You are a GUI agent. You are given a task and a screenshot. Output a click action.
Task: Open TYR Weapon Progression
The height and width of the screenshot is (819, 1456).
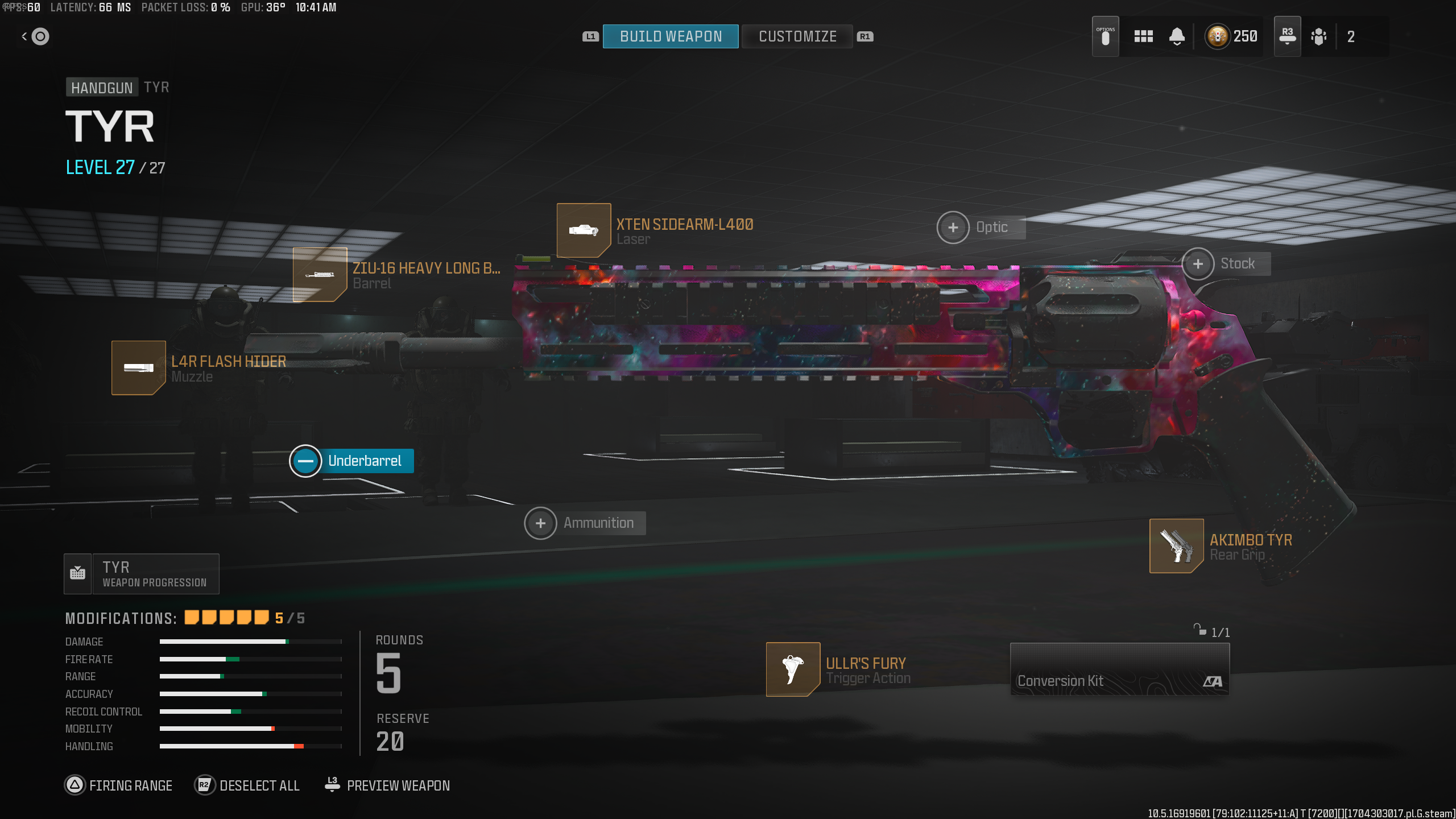pos(142,574)
